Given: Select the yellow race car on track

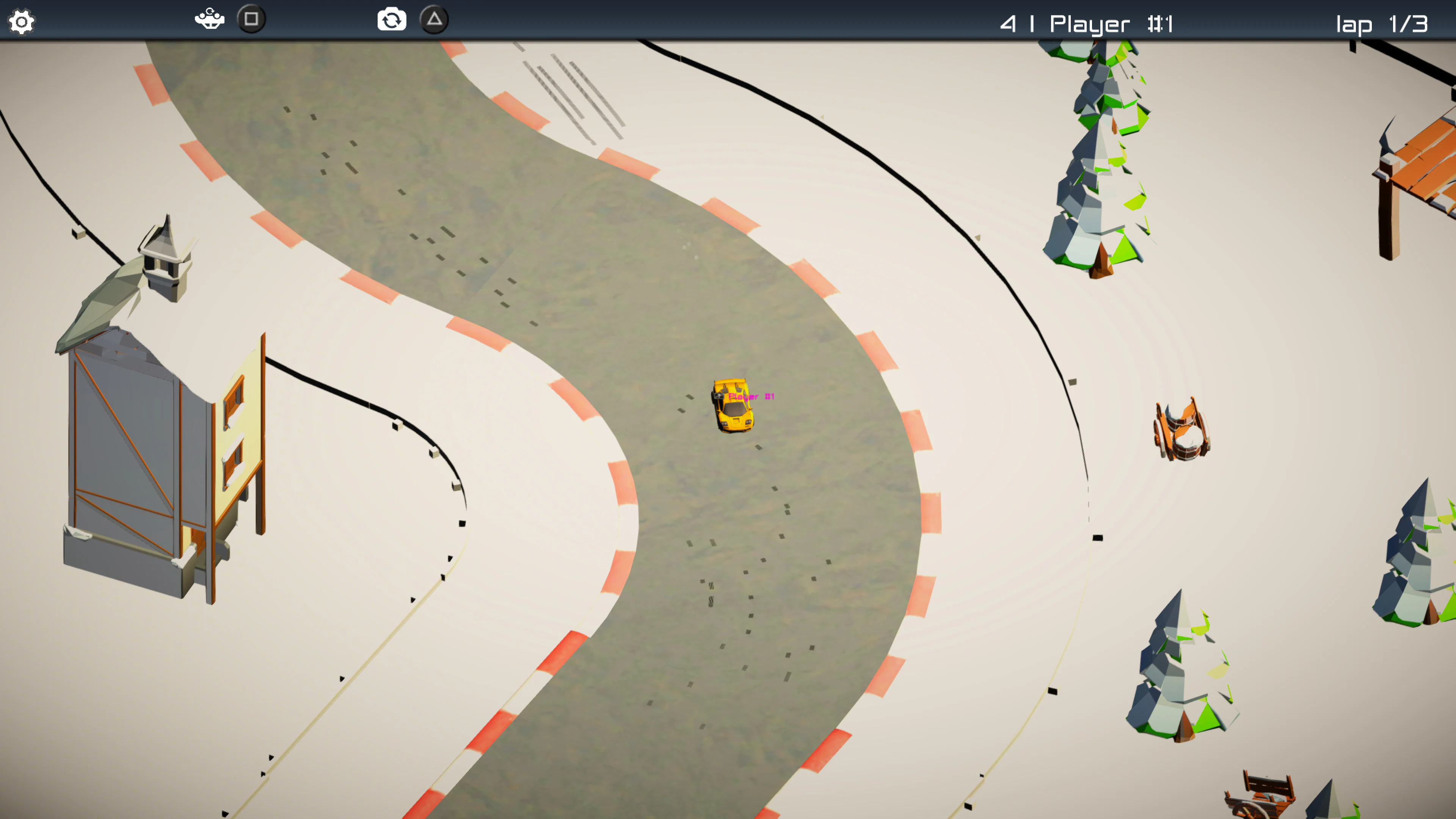Looking at the screenshot, I should [733, 407].
